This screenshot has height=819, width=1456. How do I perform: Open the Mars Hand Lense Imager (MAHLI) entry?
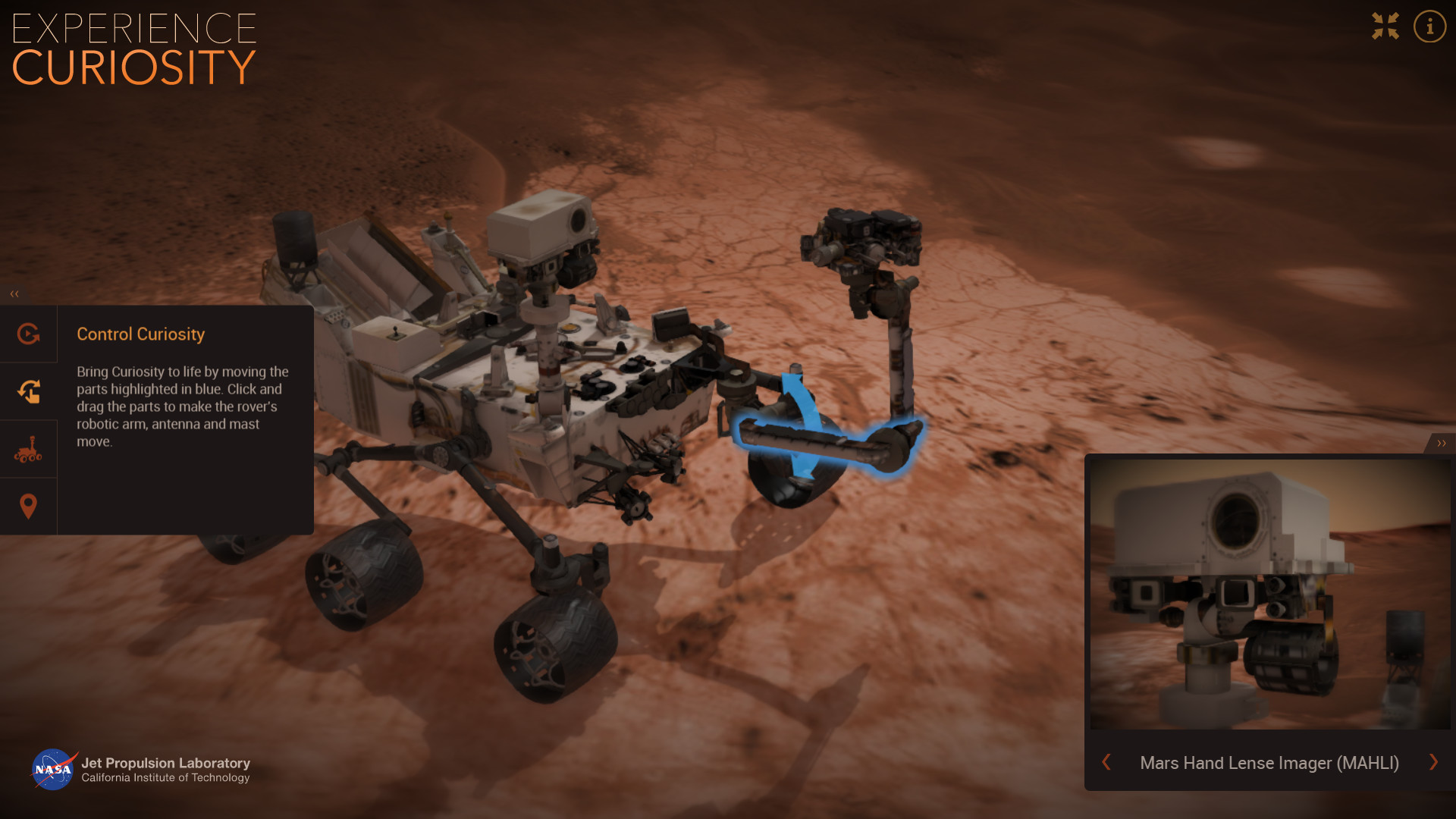click(1269, 763)
